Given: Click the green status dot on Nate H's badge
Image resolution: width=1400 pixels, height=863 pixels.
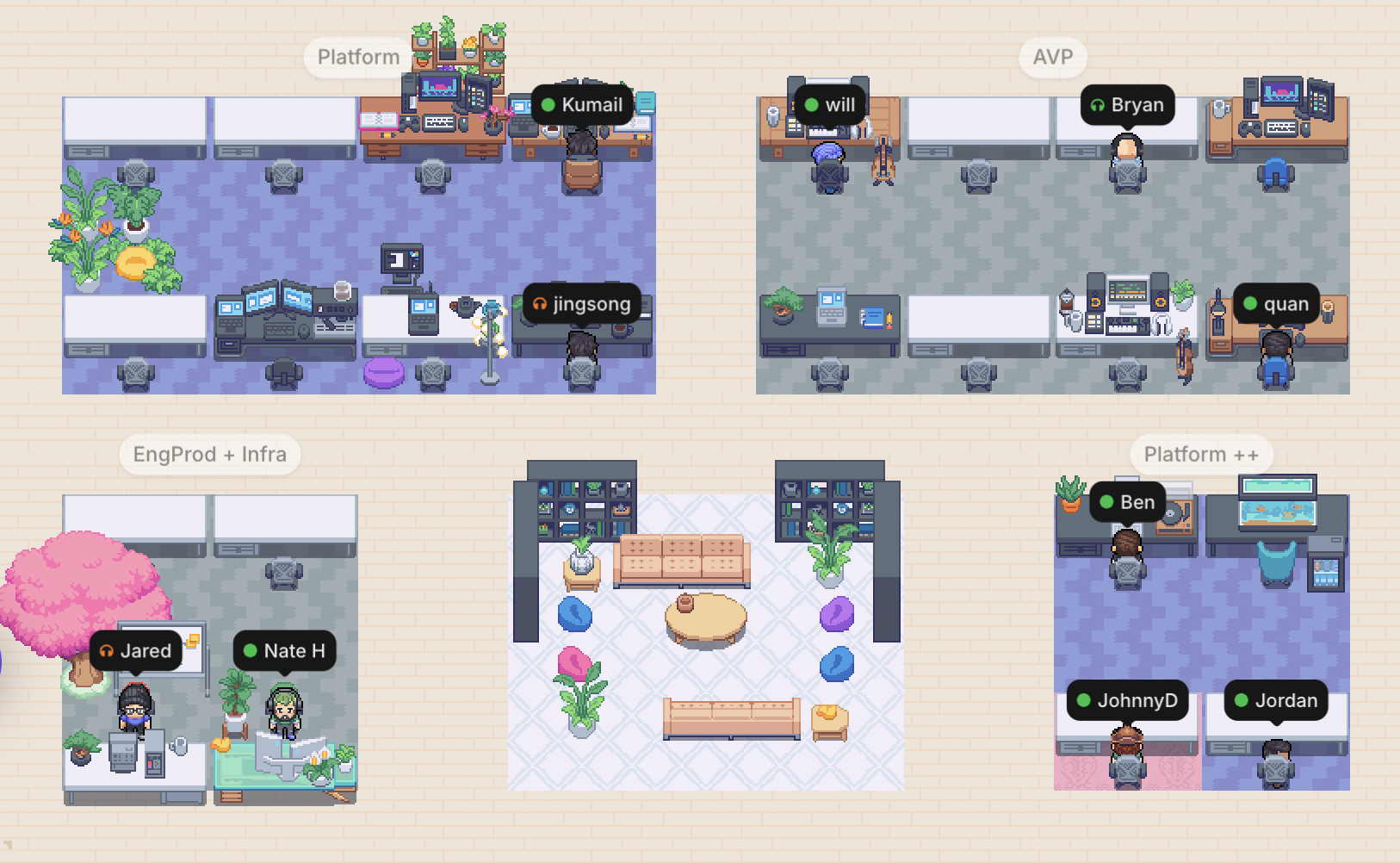Looking at the screenshot, I should coord(250,651).
